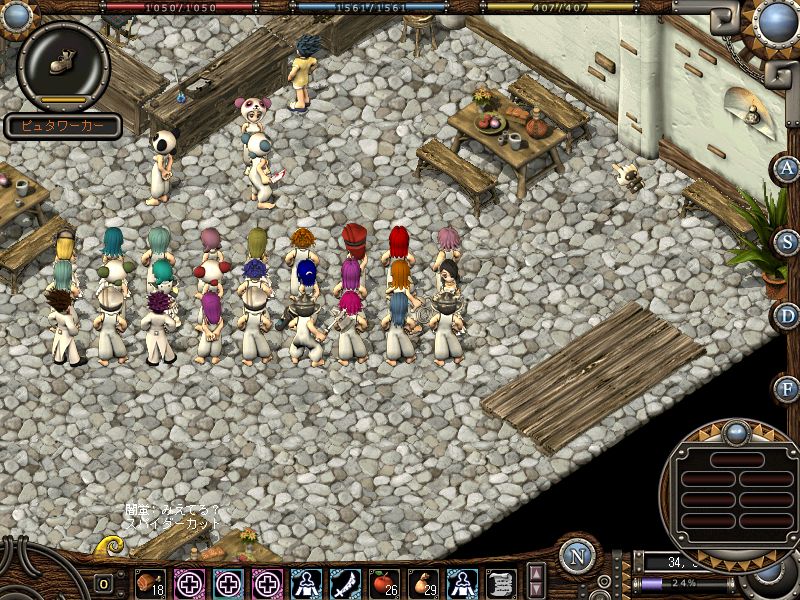Select the ピュタワーカー name plate

62,127
